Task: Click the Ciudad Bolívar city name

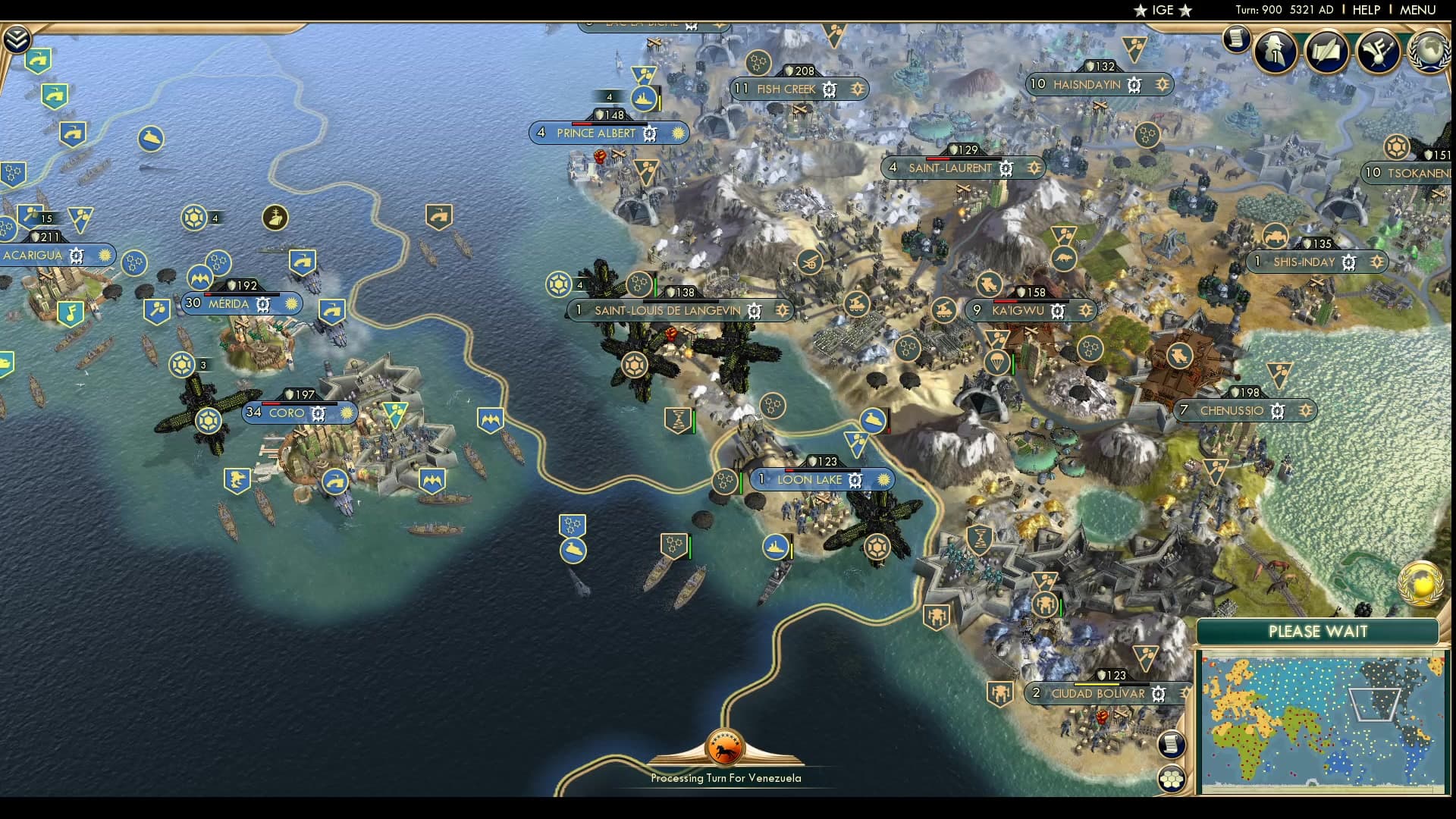Action: click(1097, 693)
